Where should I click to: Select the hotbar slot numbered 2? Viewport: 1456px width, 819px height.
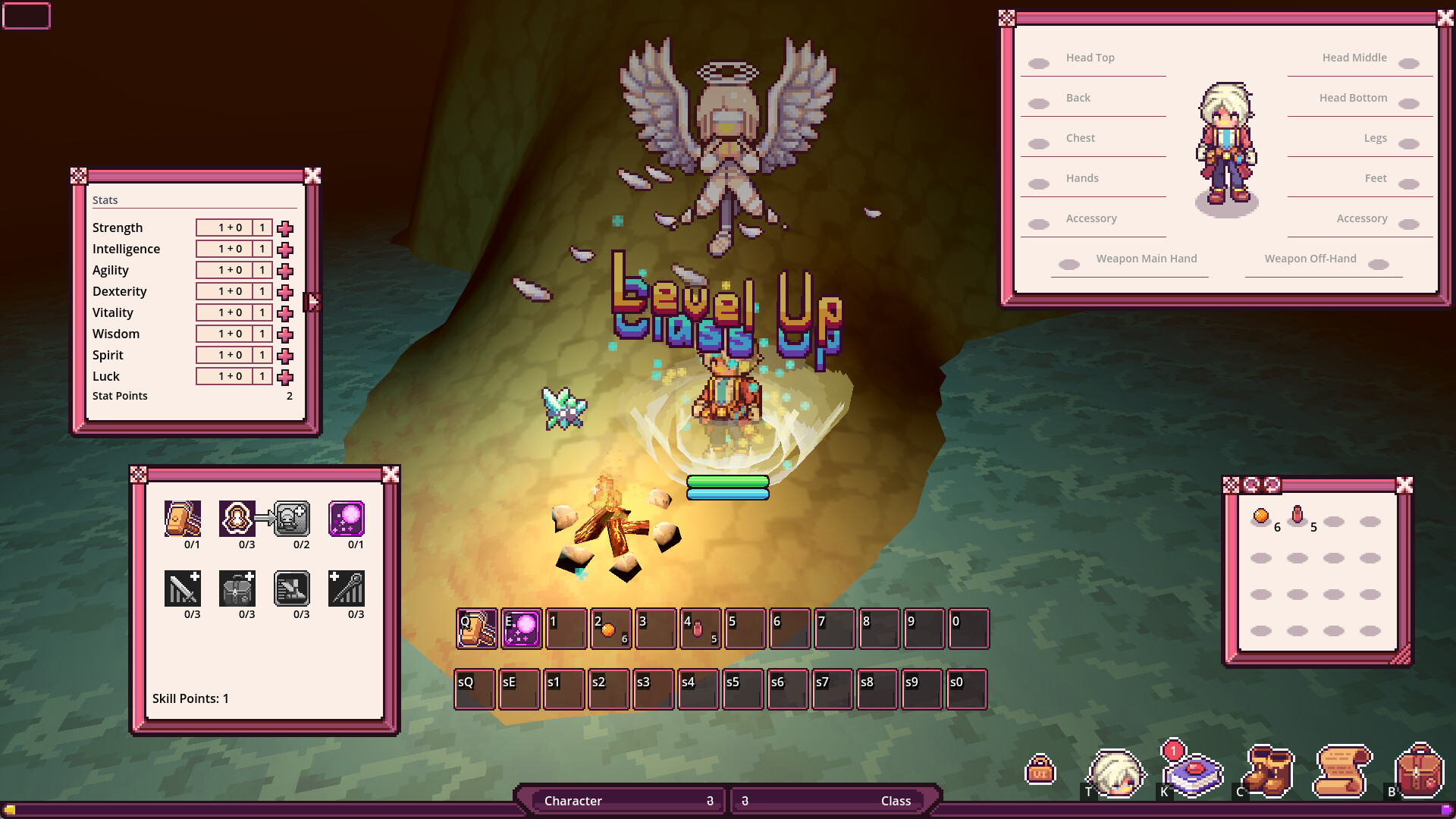coord(610,629)
